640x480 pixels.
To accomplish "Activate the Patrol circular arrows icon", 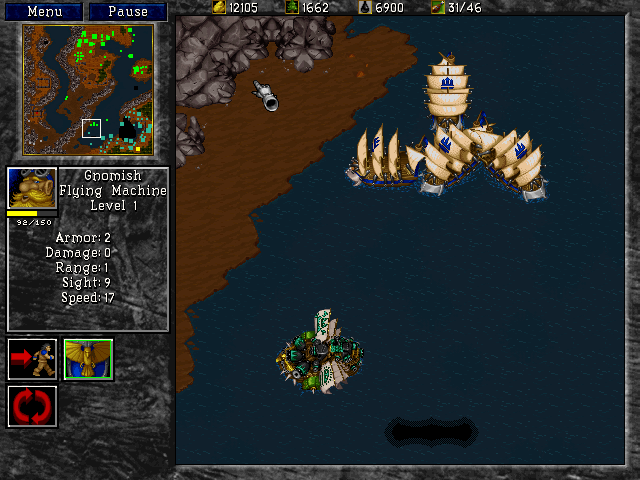I will (x=32, y=407).
